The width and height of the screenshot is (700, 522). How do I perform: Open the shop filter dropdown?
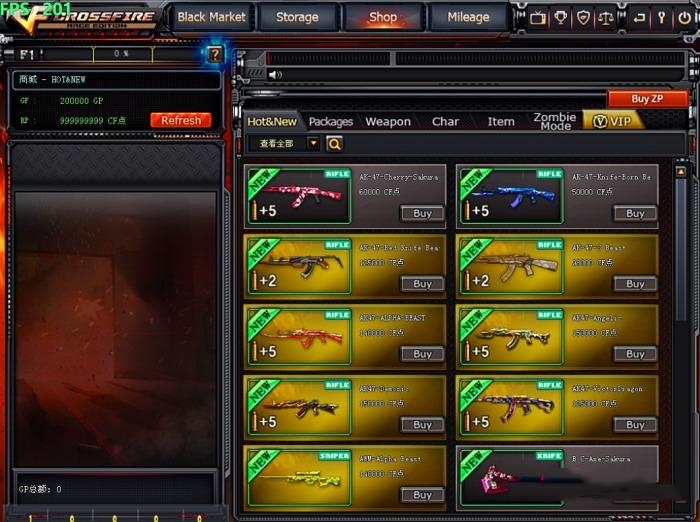click(x=313, y=143)
